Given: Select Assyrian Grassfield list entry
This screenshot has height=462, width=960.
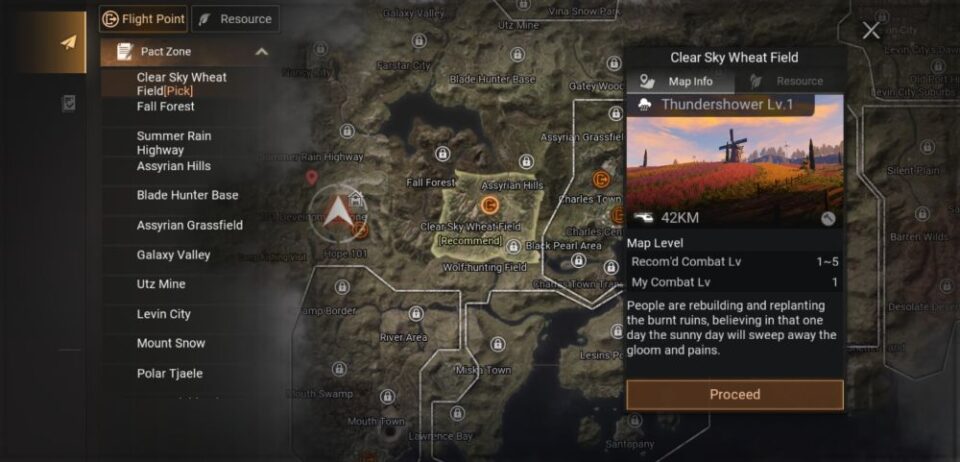Looking at the screenshot, I should (x=190, y=226).
